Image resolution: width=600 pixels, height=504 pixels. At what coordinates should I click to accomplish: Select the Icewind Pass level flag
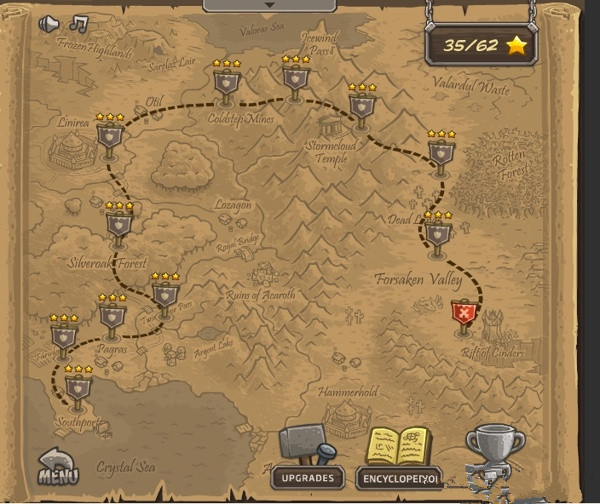click(x=295, y=78)
